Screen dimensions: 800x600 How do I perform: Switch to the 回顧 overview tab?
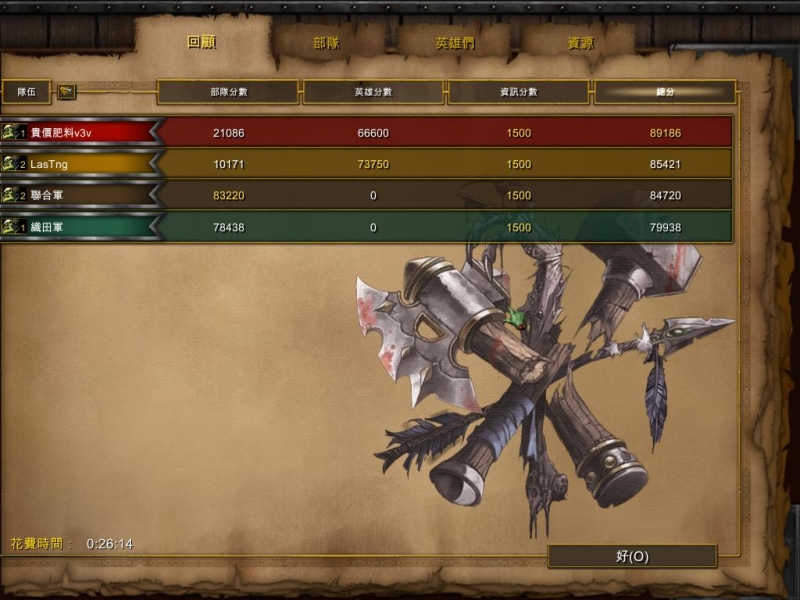[x=202, y=43]
